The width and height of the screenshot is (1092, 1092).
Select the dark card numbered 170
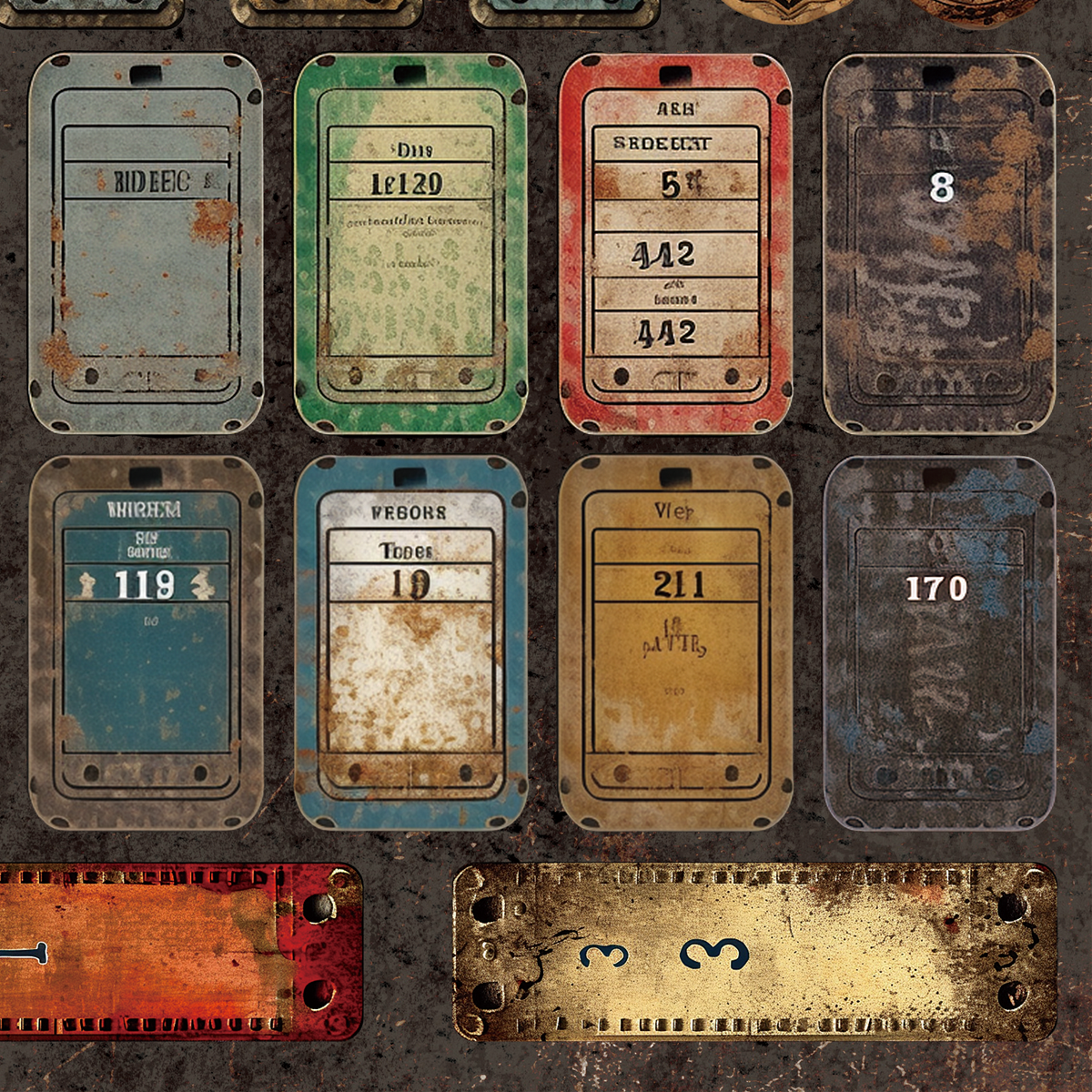click(939, 642)
